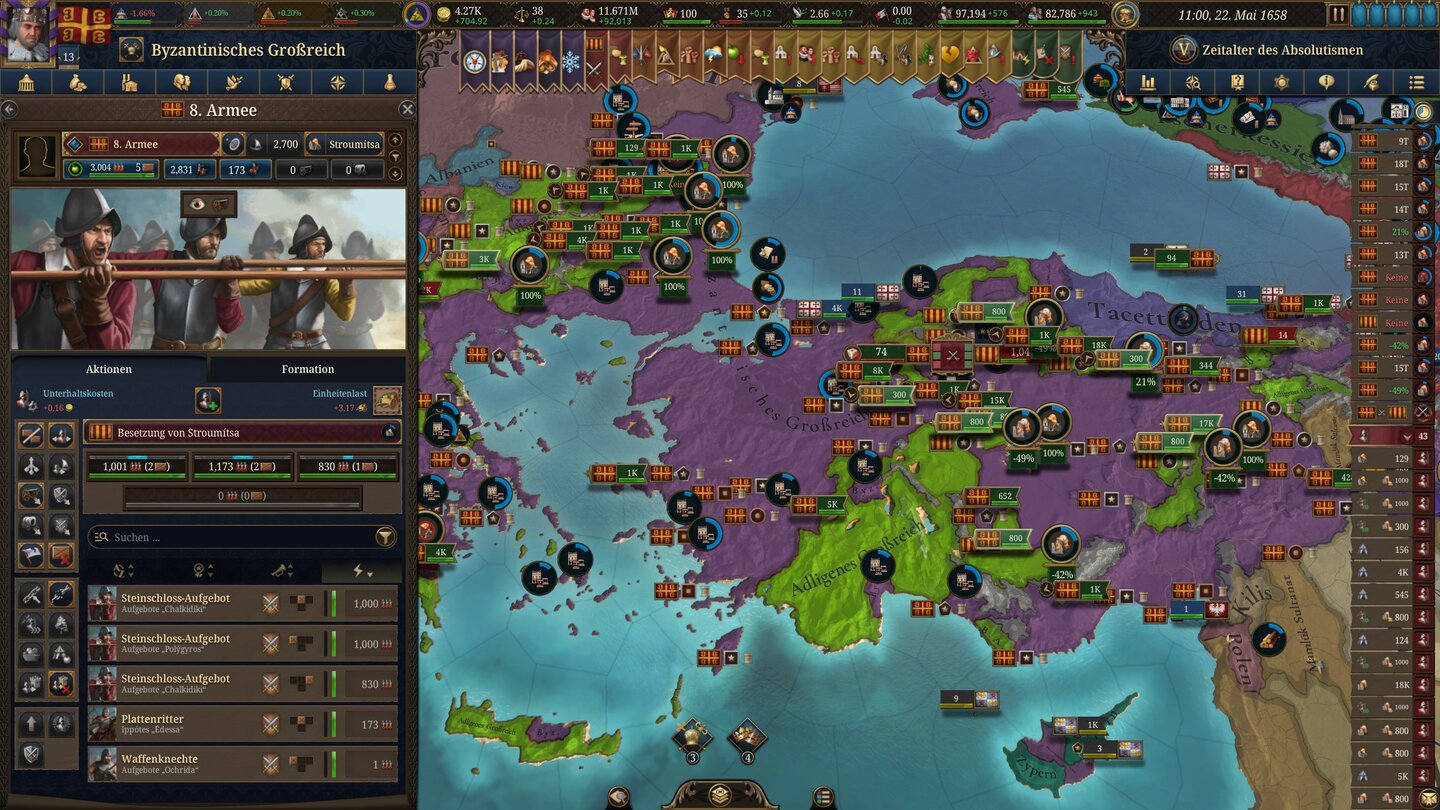Toggle the artillery detachment action button

click(x=29, y=495)
